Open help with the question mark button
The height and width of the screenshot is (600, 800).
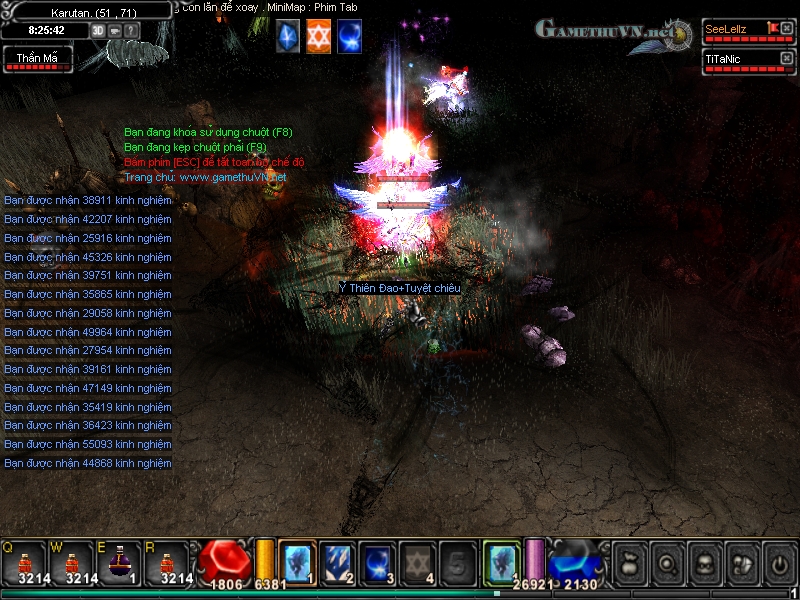point(131,30)
